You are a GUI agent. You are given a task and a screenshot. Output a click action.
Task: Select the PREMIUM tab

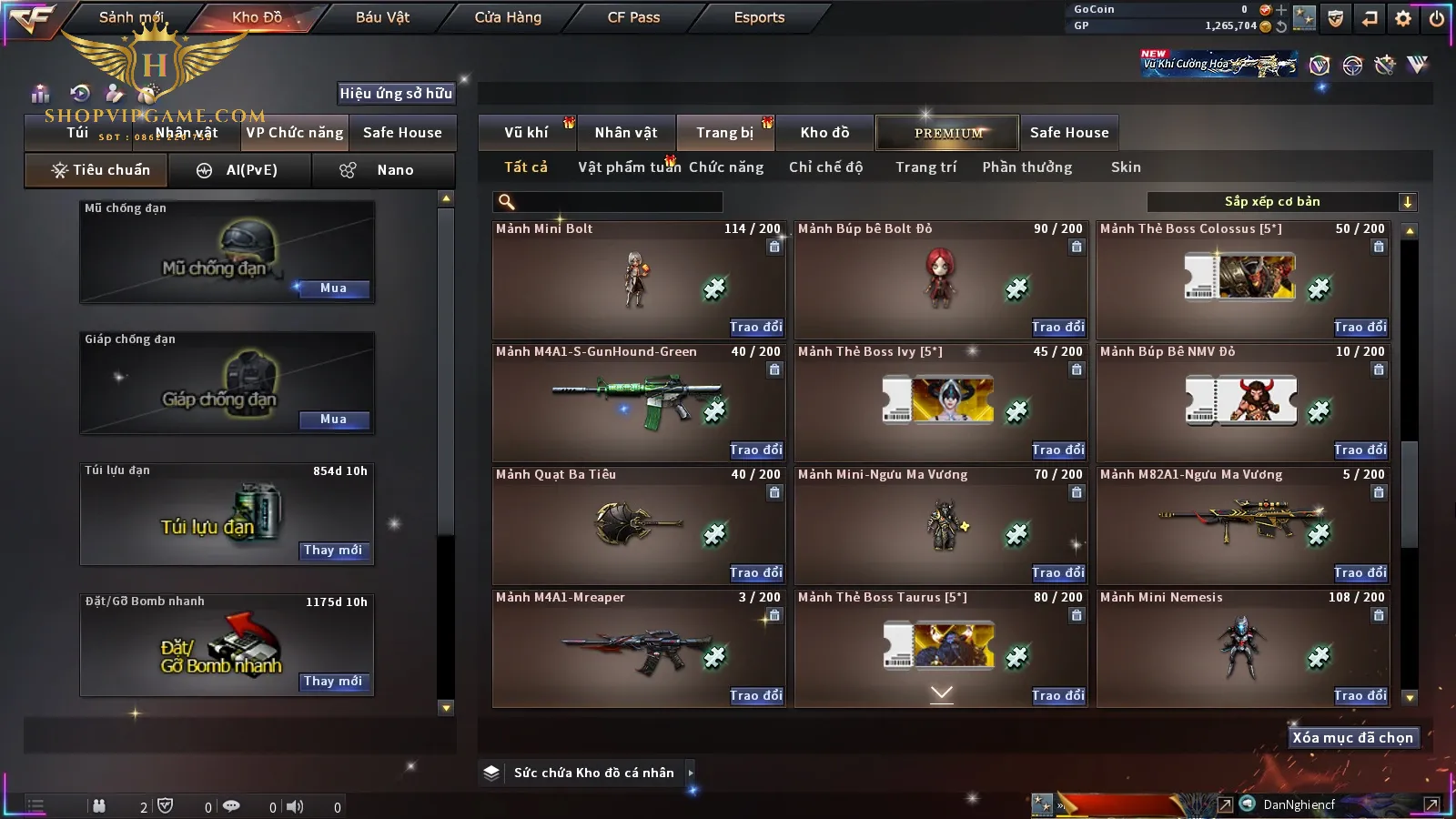click(x=948, y=133)
